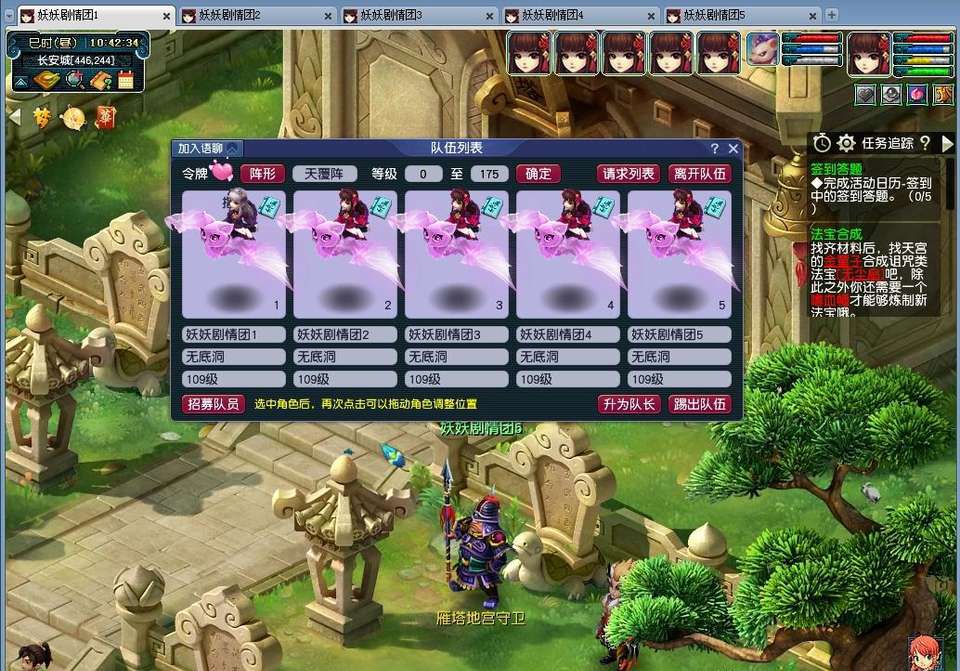Open the calendar icon under the clock

coord(126,80)
